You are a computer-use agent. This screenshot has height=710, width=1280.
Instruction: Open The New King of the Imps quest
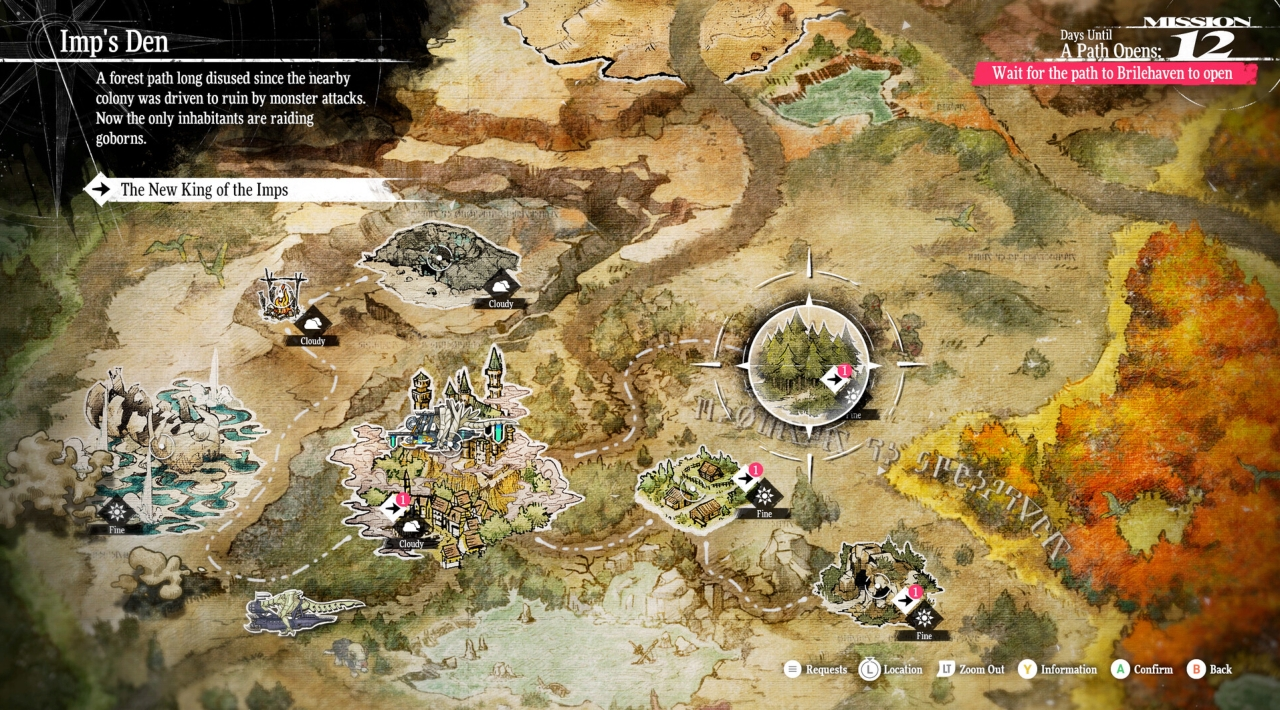point(204,189)
